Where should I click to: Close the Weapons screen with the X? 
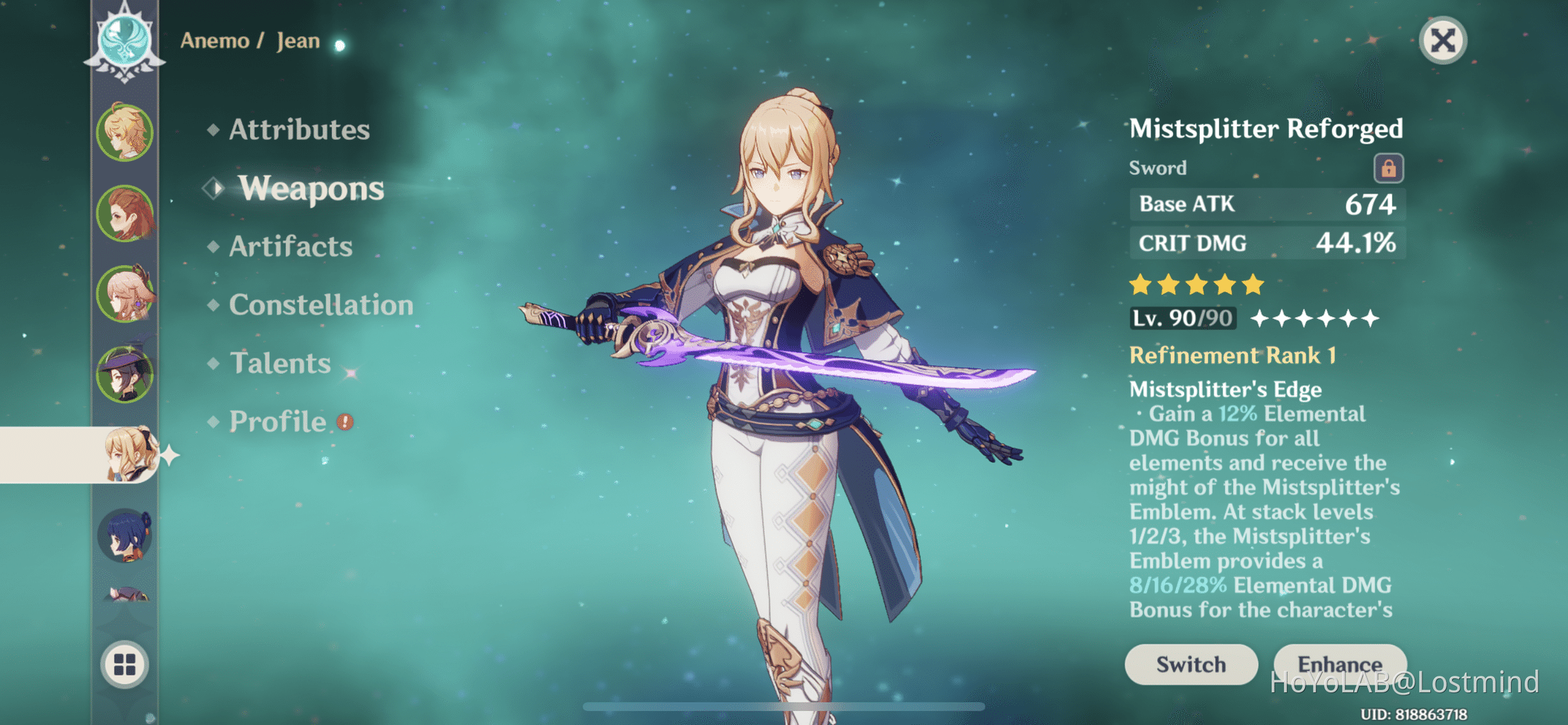(x=1442, y=41)
